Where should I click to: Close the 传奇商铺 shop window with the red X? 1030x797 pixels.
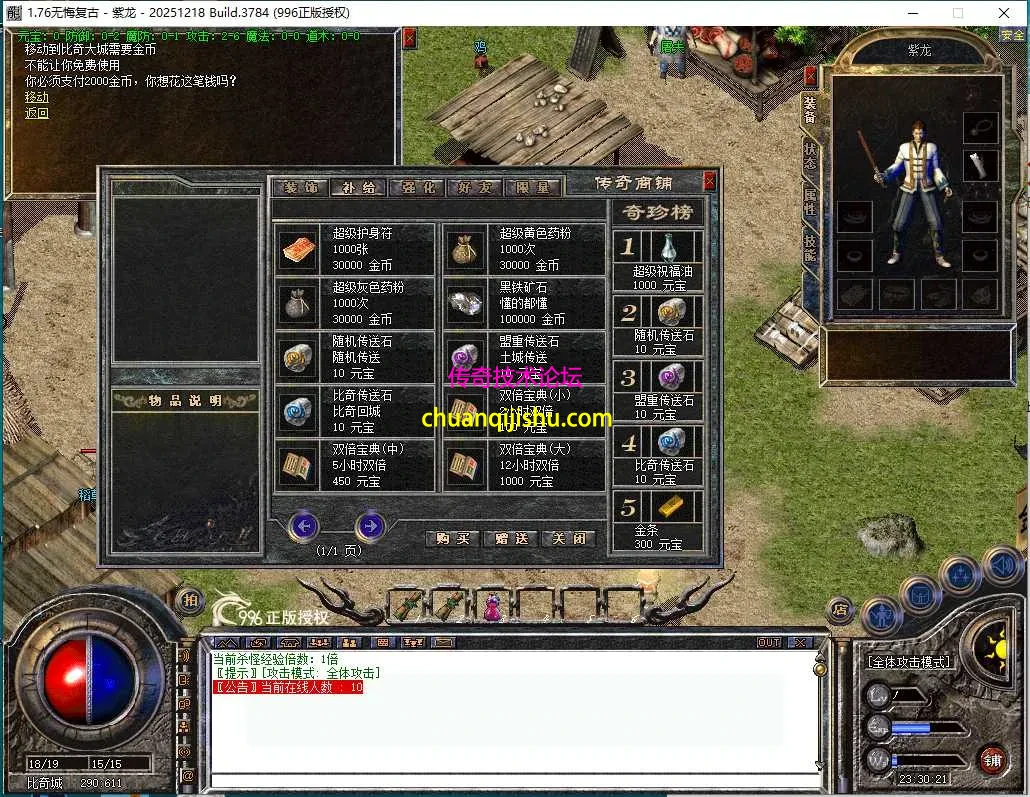[709, 181]
